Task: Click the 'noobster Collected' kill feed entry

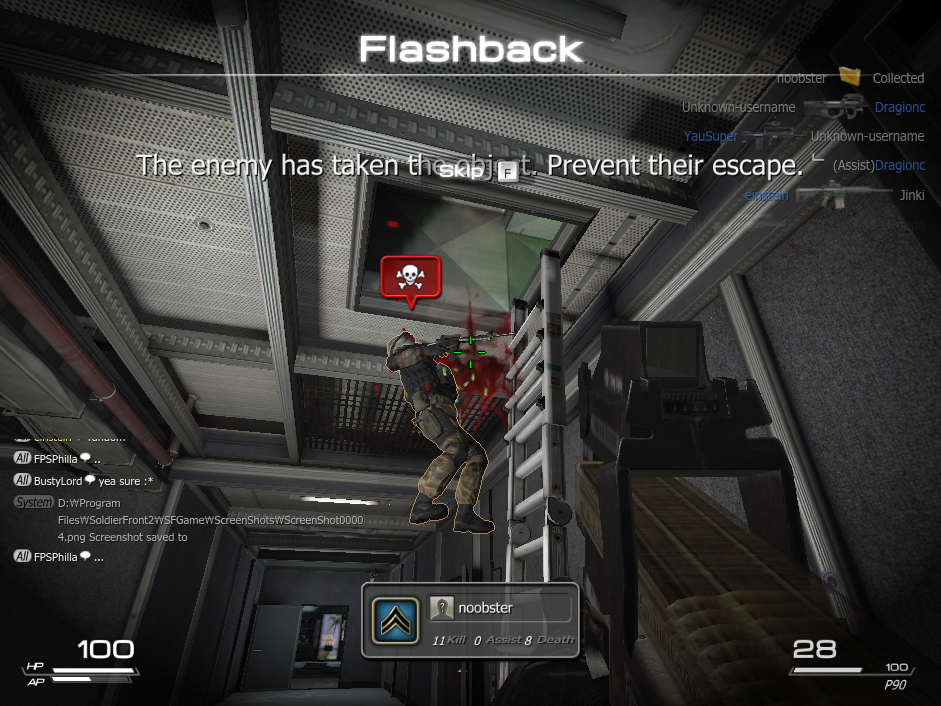Action: (x=851, y=78)
